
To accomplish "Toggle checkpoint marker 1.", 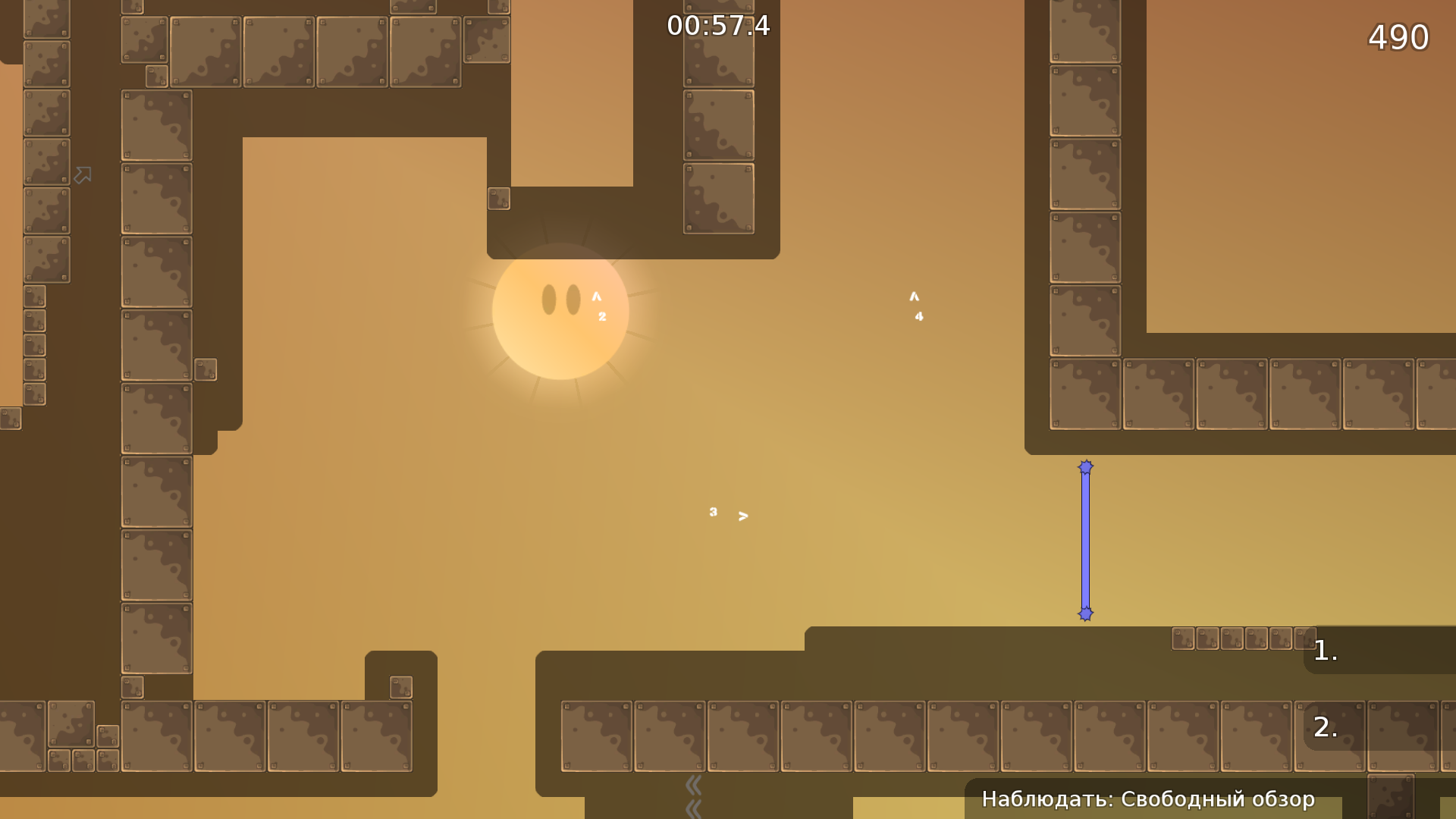I will 1326,651.
